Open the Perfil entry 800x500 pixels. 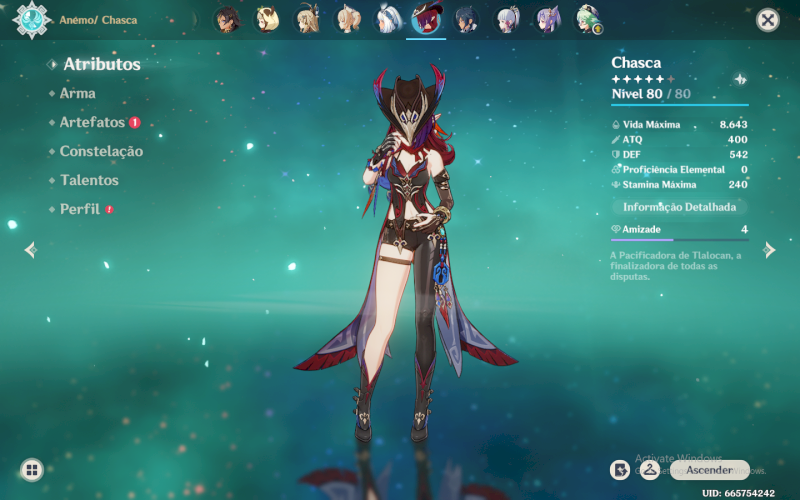click(x=79, y=209)
